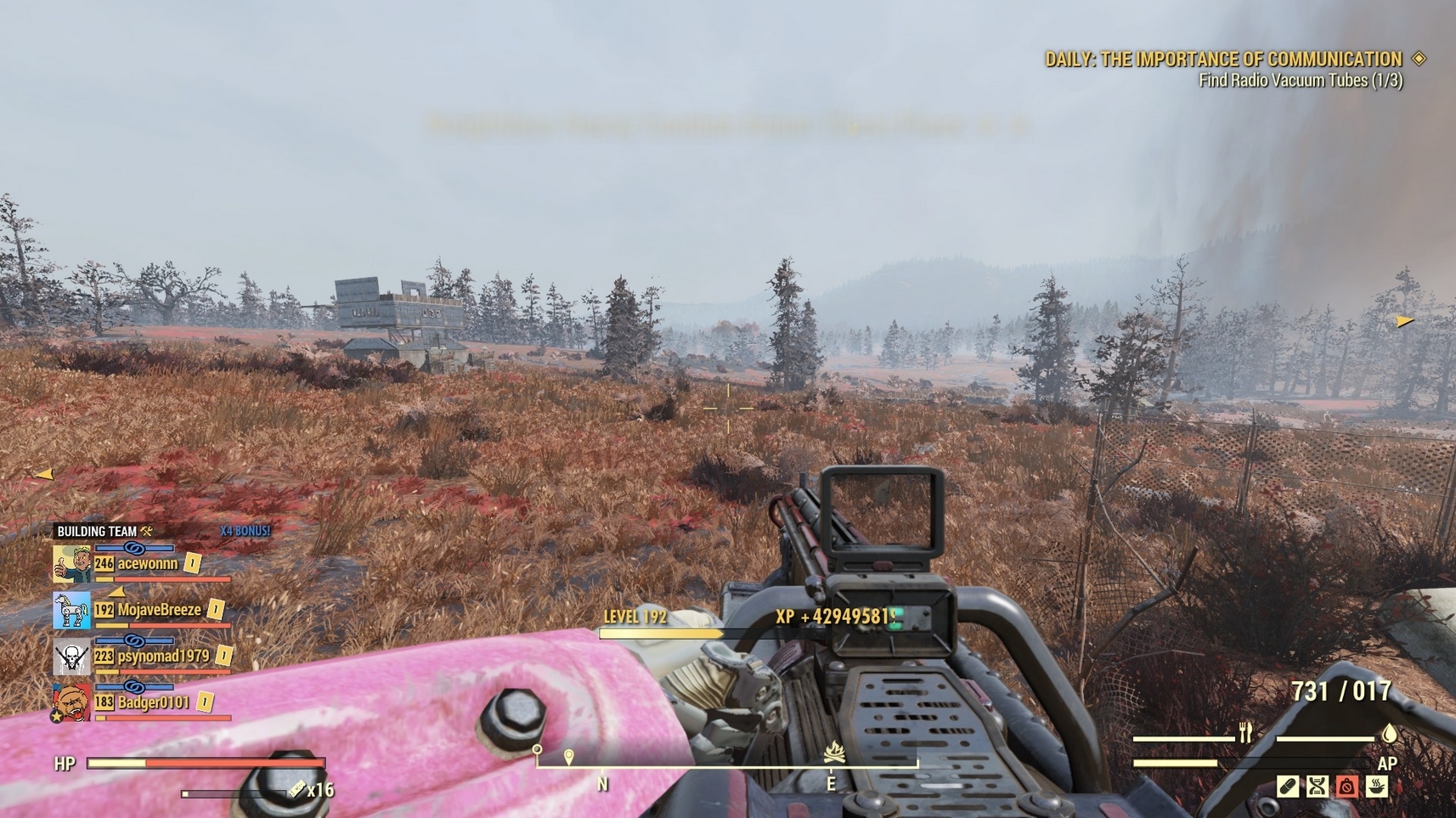Toggle the link icon above Badger0101
1456x818 pixels.
pyautogui.click(x=135, y=686)
